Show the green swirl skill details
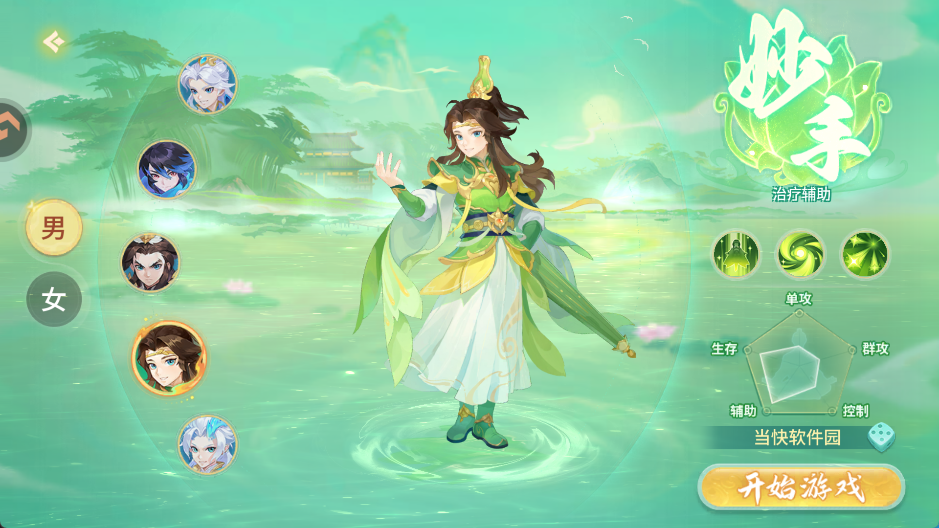Viewport: 939px width, 528px height. pyautogui.click(x=801, y=254)
